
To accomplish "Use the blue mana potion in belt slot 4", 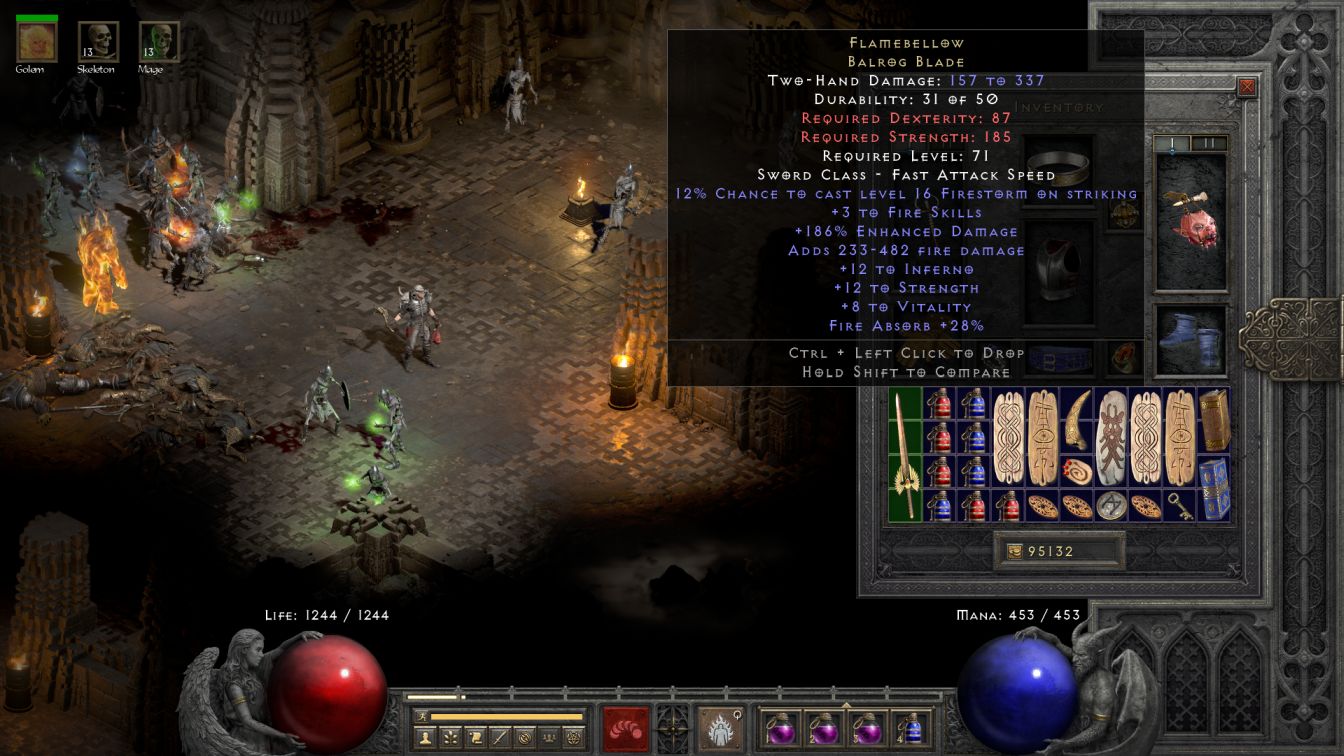I will [x=911, y=728].
